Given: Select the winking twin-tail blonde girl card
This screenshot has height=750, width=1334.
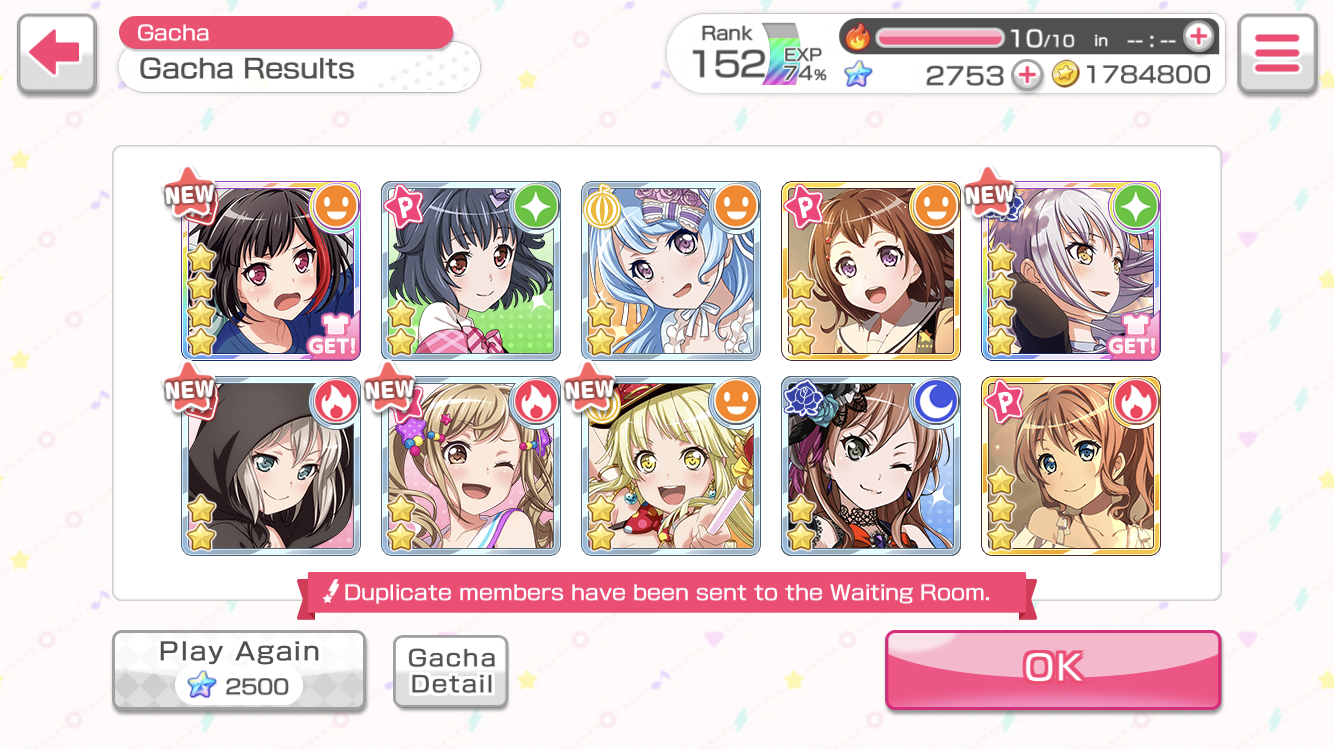Looking at the screenshot, I should click(x=471, y=466).
